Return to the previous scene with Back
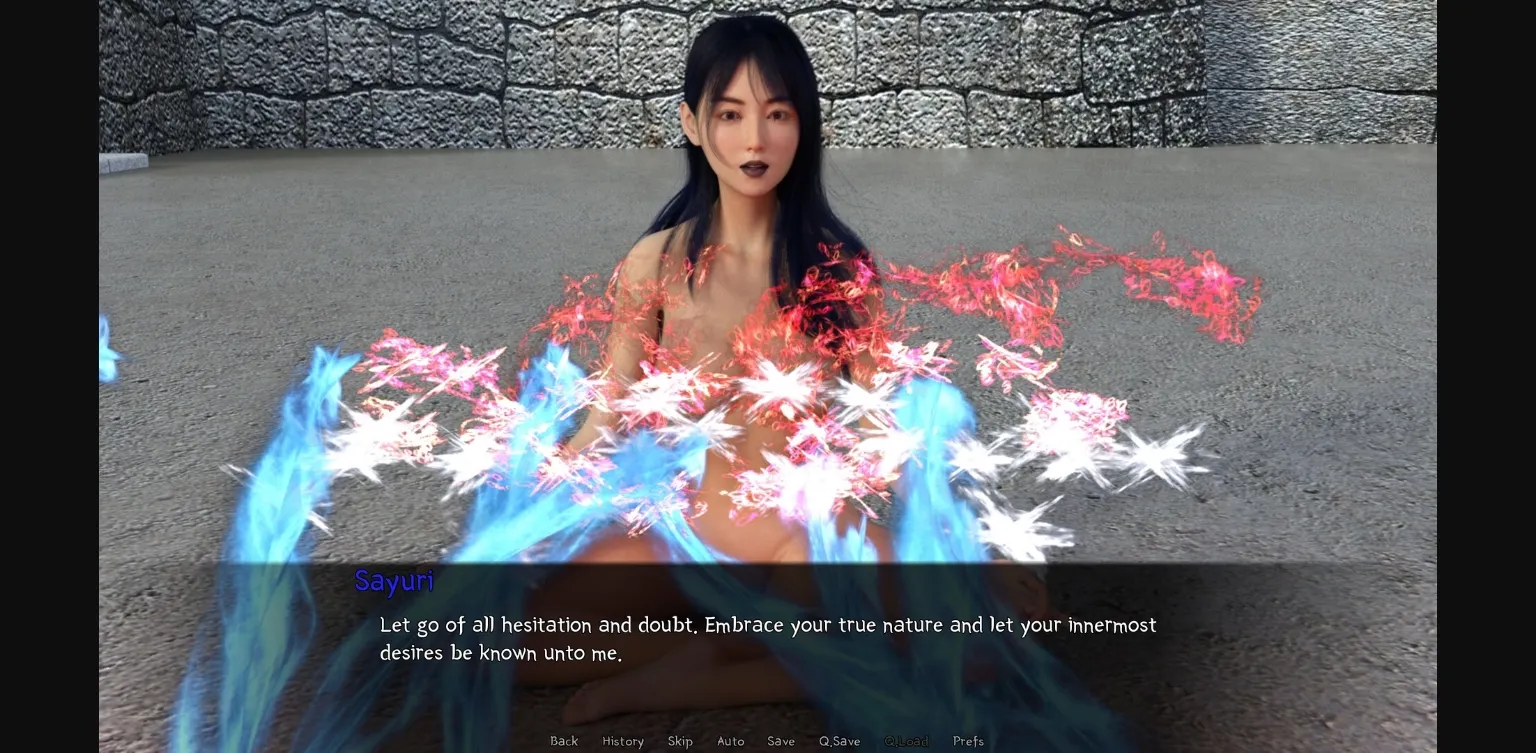The image size is (1536, 753). [564, 741]
